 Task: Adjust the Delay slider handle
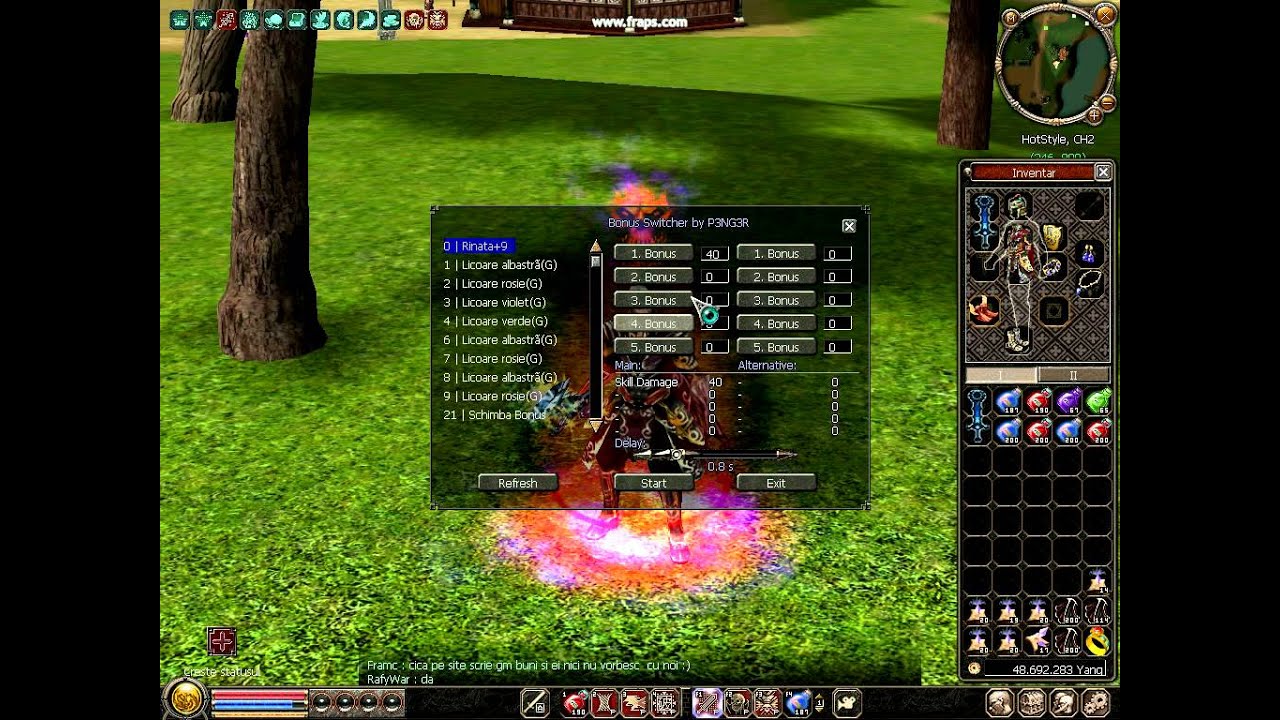coord(677,454)
